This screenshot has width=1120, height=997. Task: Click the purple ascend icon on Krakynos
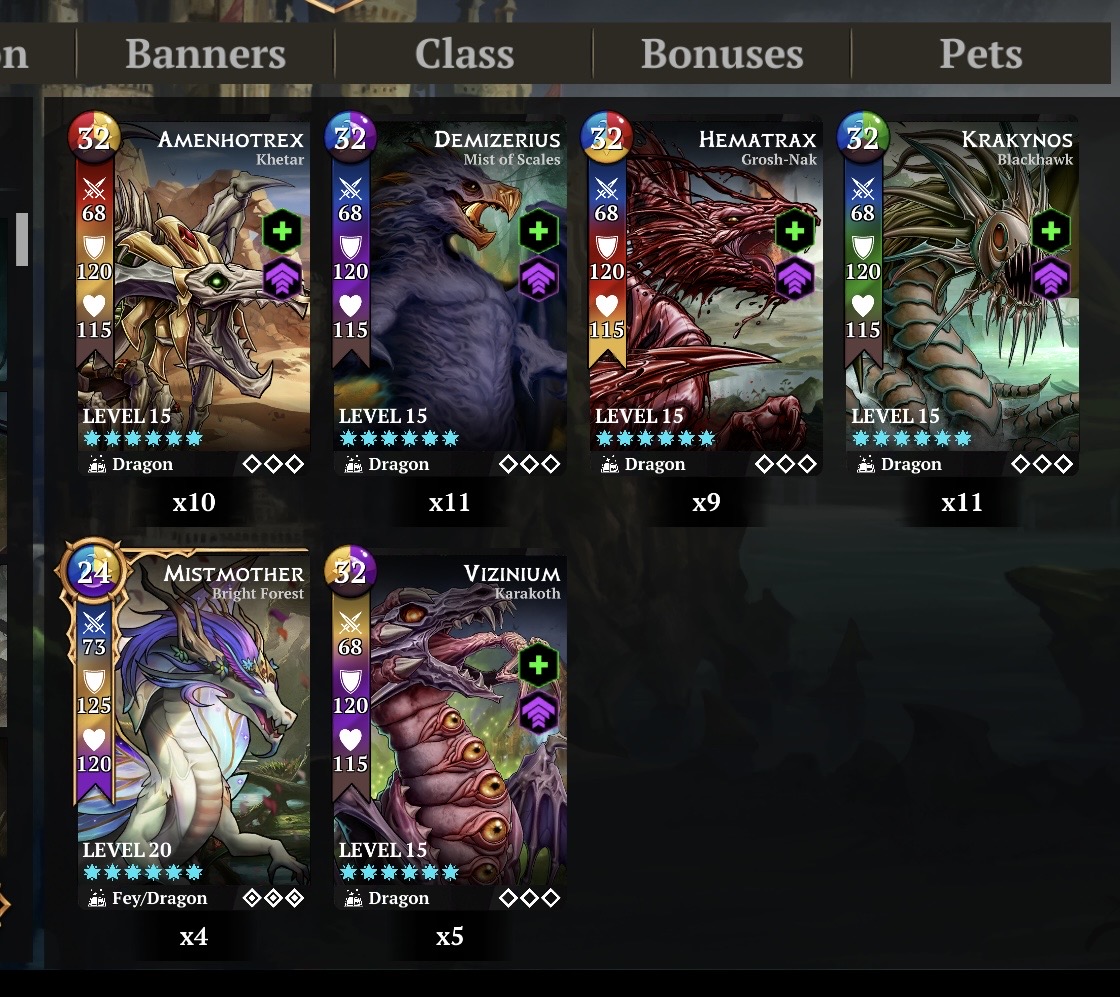pos(1050,277)
